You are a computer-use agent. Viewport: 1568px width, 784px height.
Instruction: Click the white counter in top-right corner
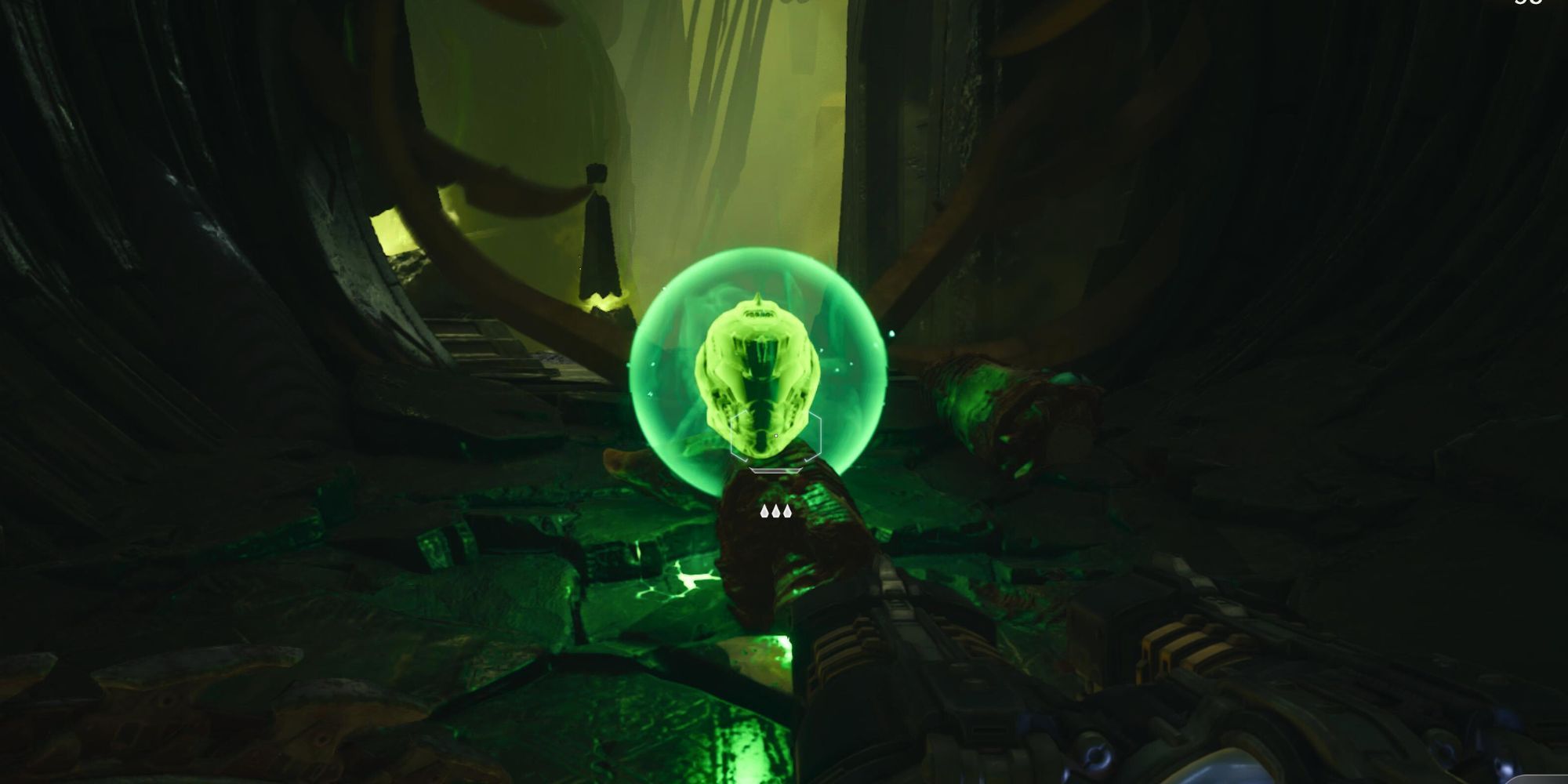pyautogui.click(x=1526, y=4)
